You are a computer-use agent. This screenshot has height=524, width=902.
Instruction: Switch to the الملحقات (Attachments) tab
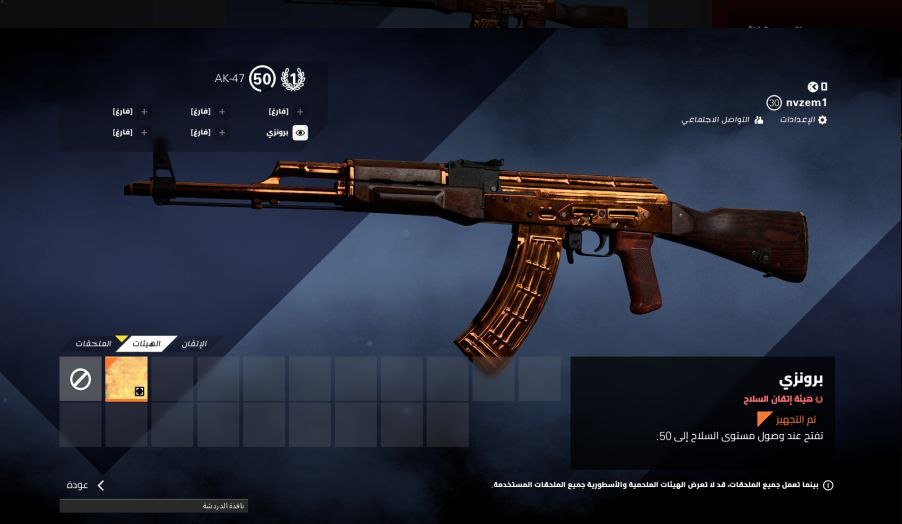point(93,344)
